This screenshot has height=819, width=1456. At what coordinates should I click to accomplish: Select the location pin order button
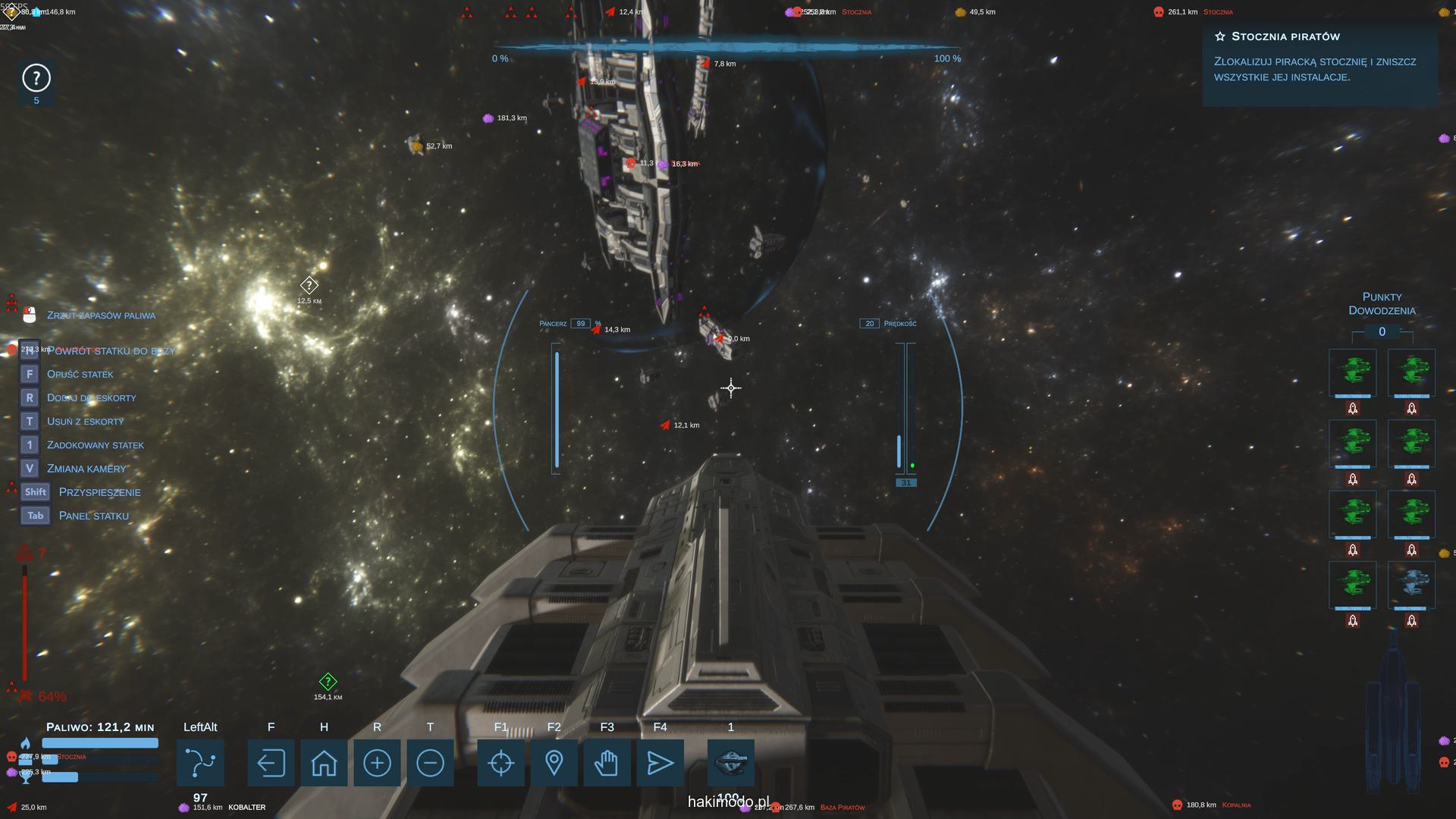[554, 763]
